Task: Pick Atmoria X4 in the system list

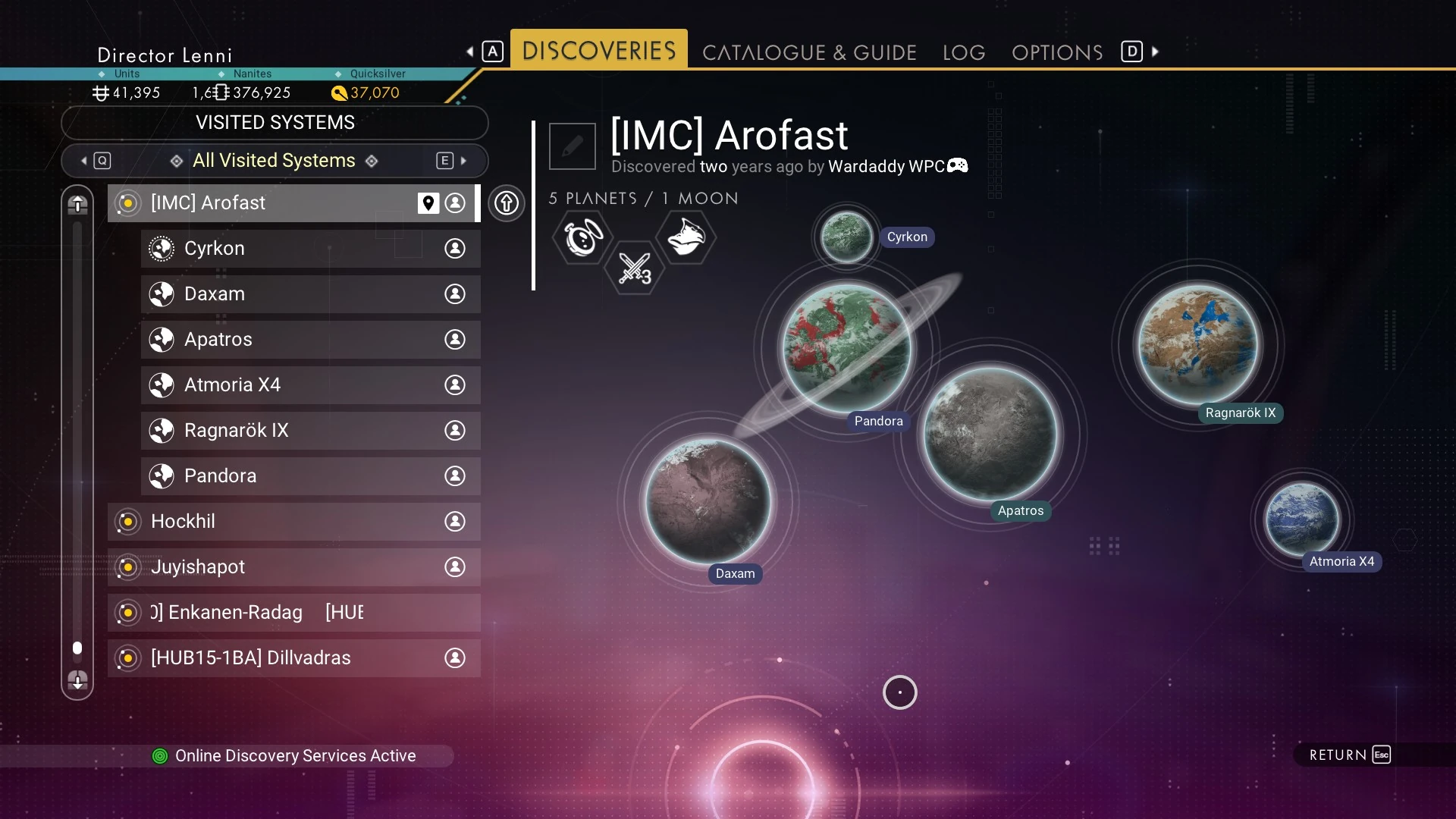Action: coord(309,385)
